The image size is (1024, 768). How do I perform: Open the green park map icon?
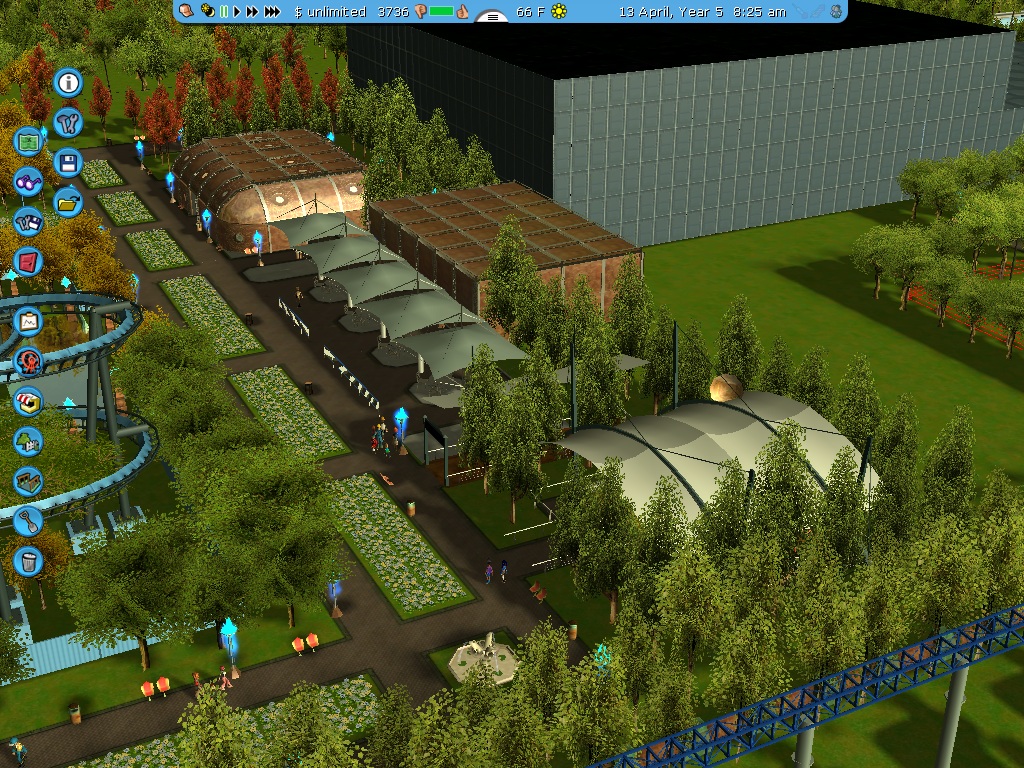tap(28, 142)
